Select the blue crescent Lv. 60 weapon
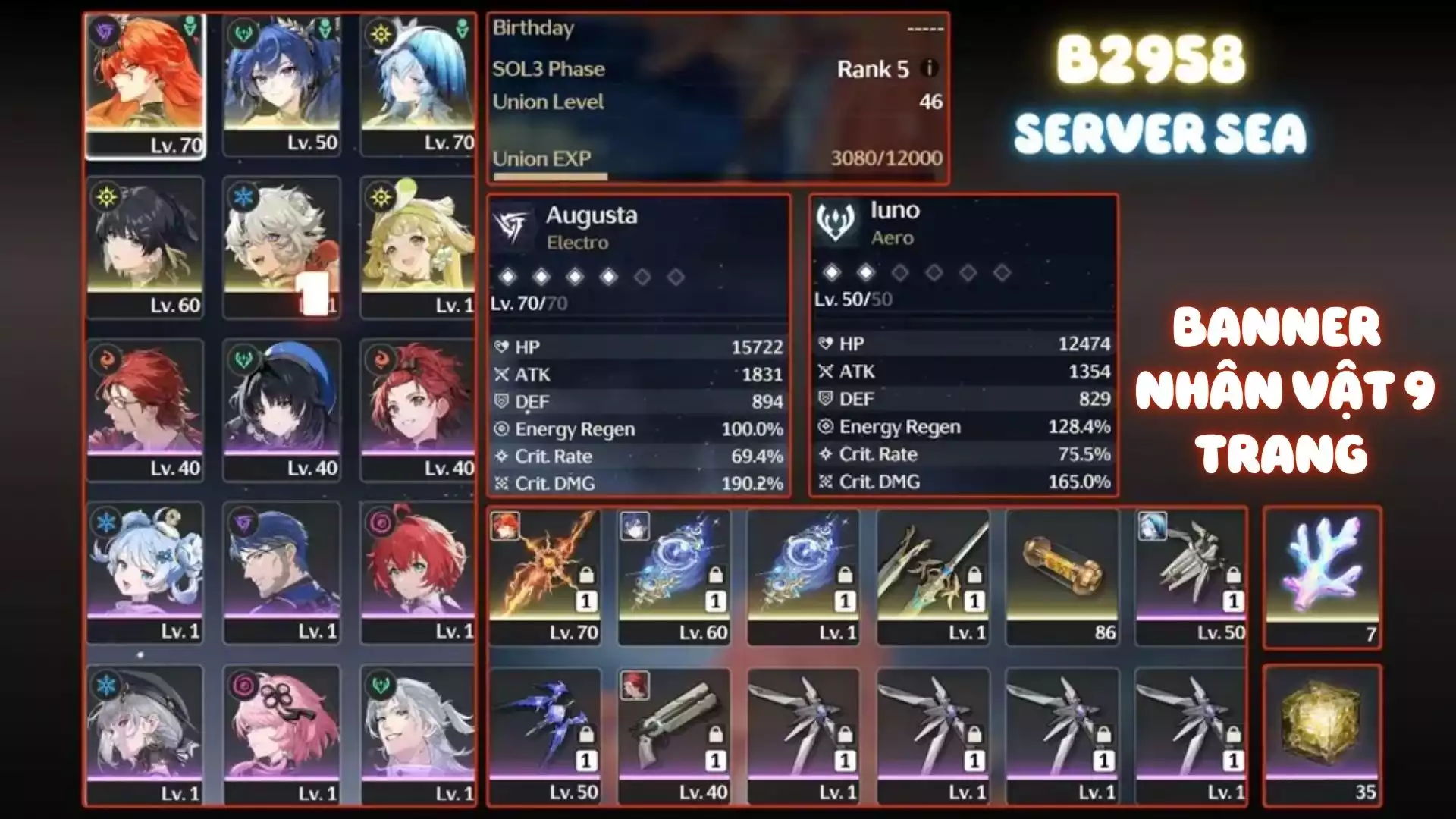 (674, 576)
